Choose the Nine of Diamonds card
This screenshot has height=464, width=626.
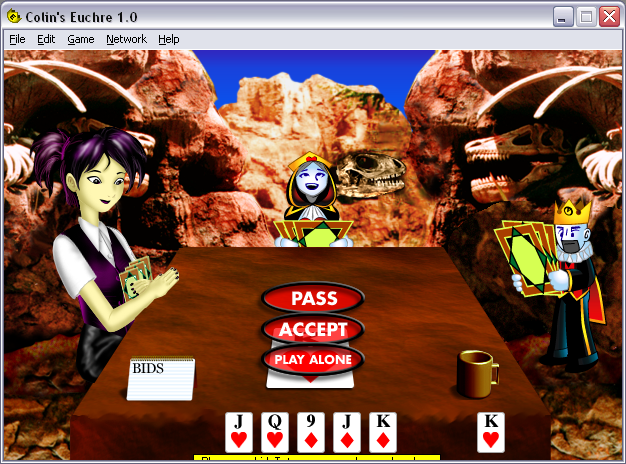tap(311, 432)
